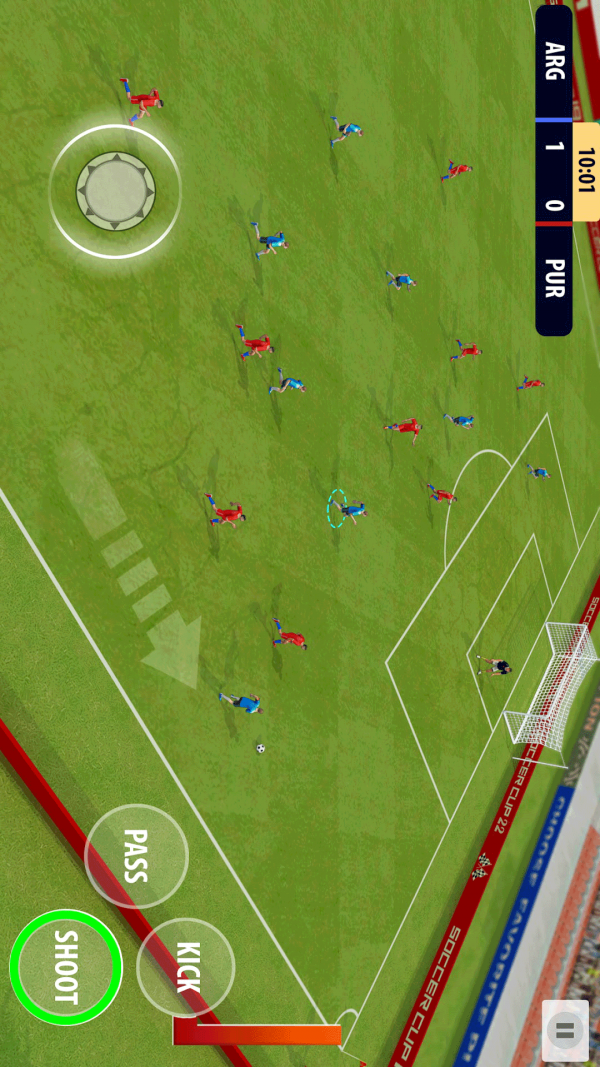The image size is (600, 1067).
Task: Touch the virtual joystick knob
Action: tap(115, 190)
